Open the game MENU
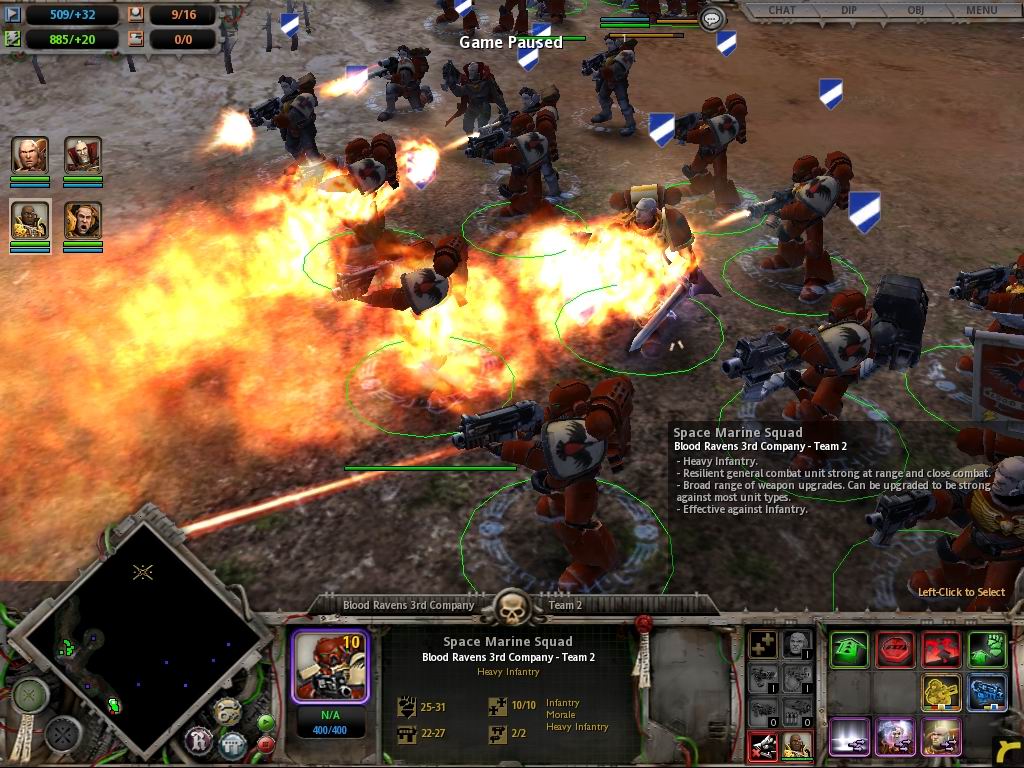This screenshot has height=768, width=1024. coord(981,10)
